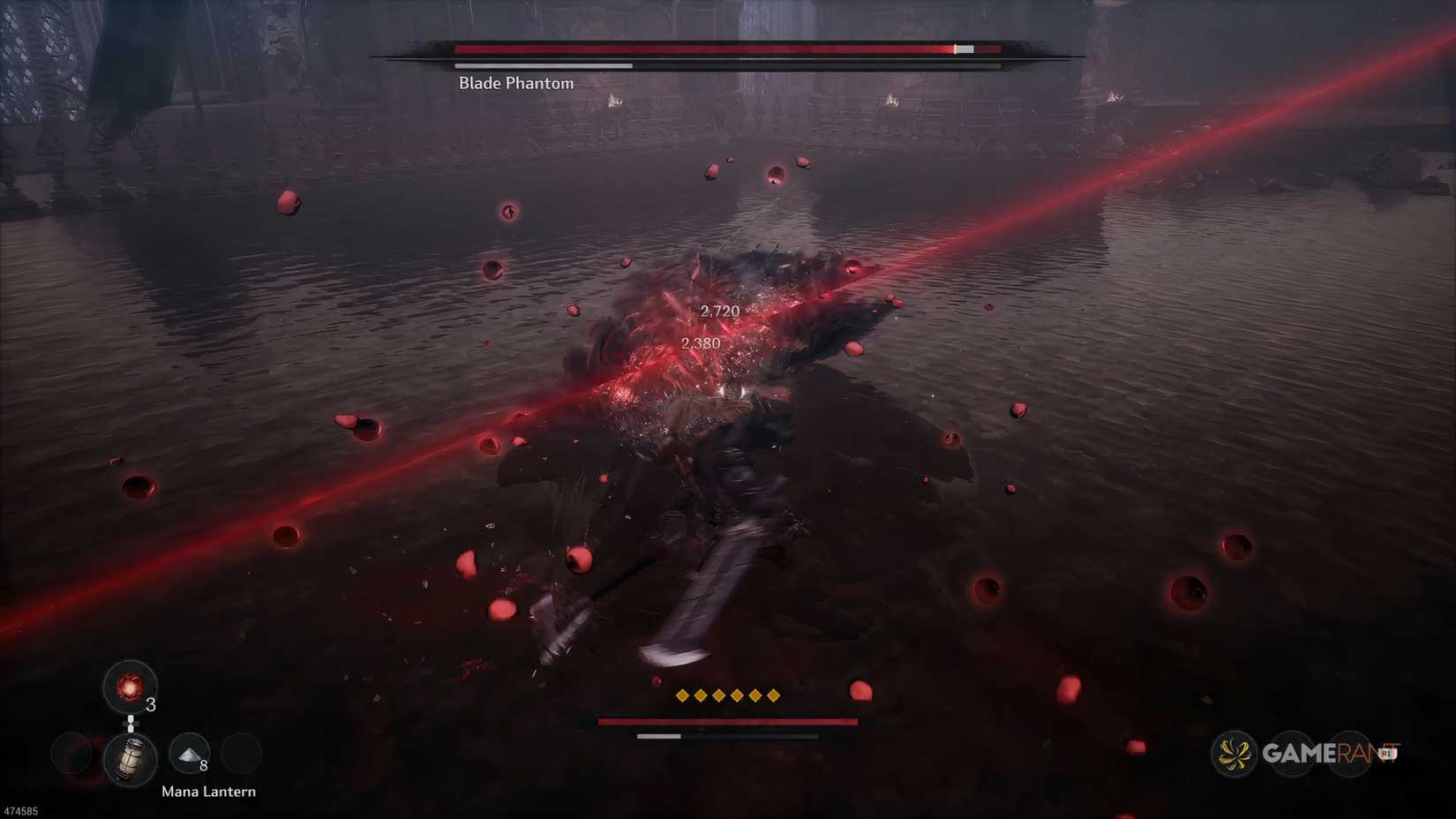Click the white powder item icon showing 8
Screen dimensions: 1456x819
[189, 755]
